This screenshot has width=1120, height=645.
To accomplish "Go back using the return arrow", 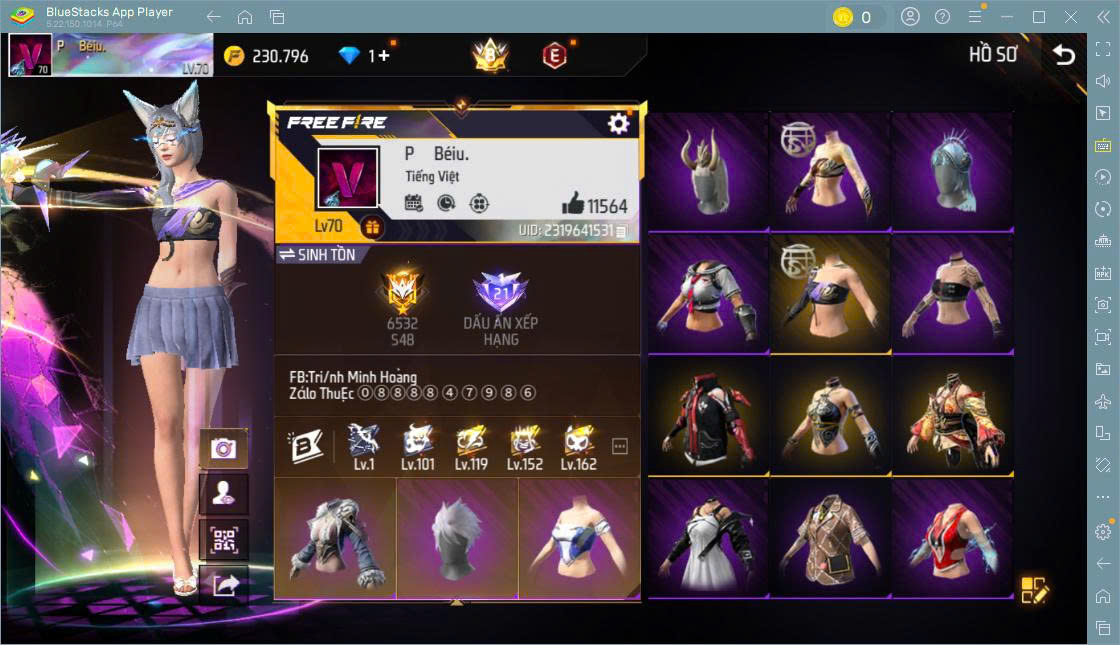I will 1064,55.
